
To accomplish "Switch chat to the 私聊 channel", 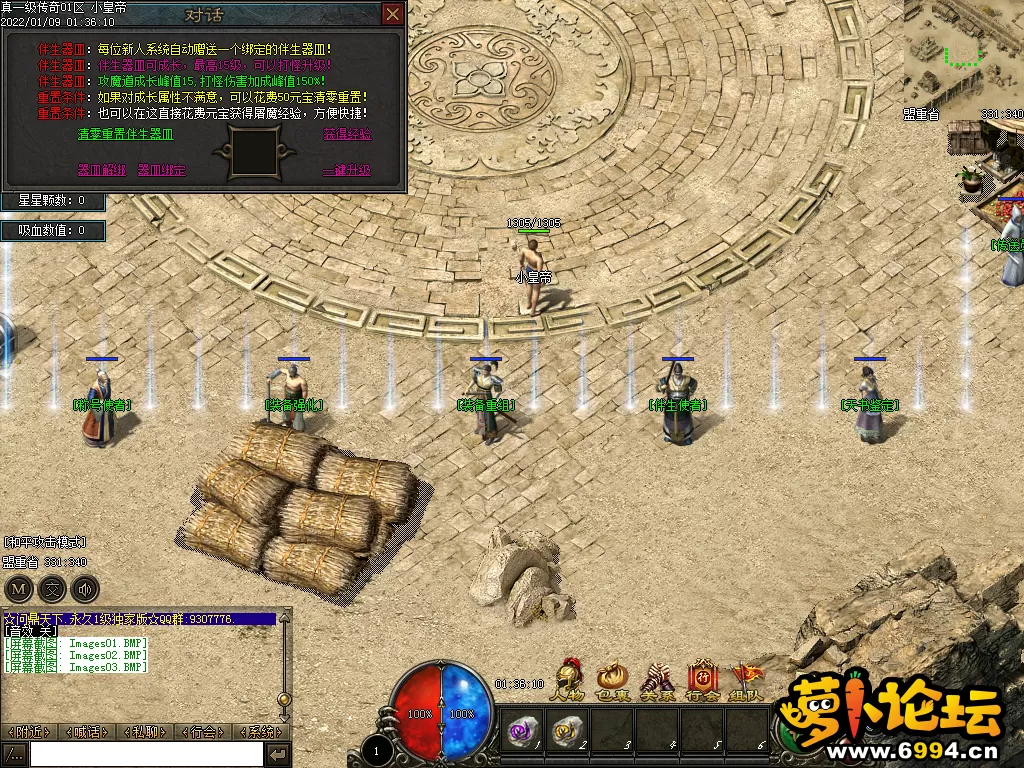I will coord(146,732).
